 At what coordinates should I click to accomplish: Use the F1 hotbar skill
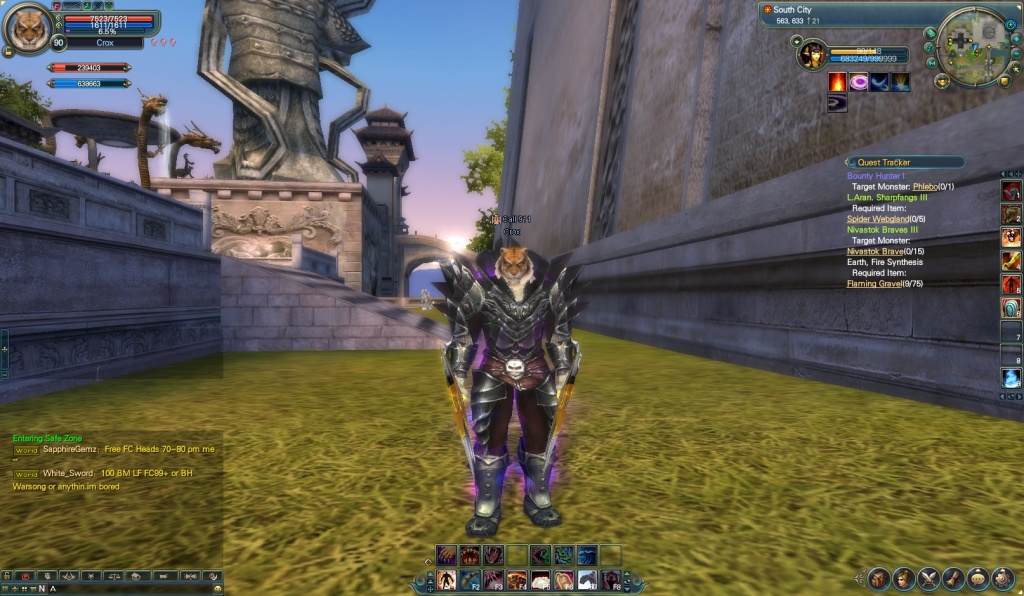tap(445, 580)
